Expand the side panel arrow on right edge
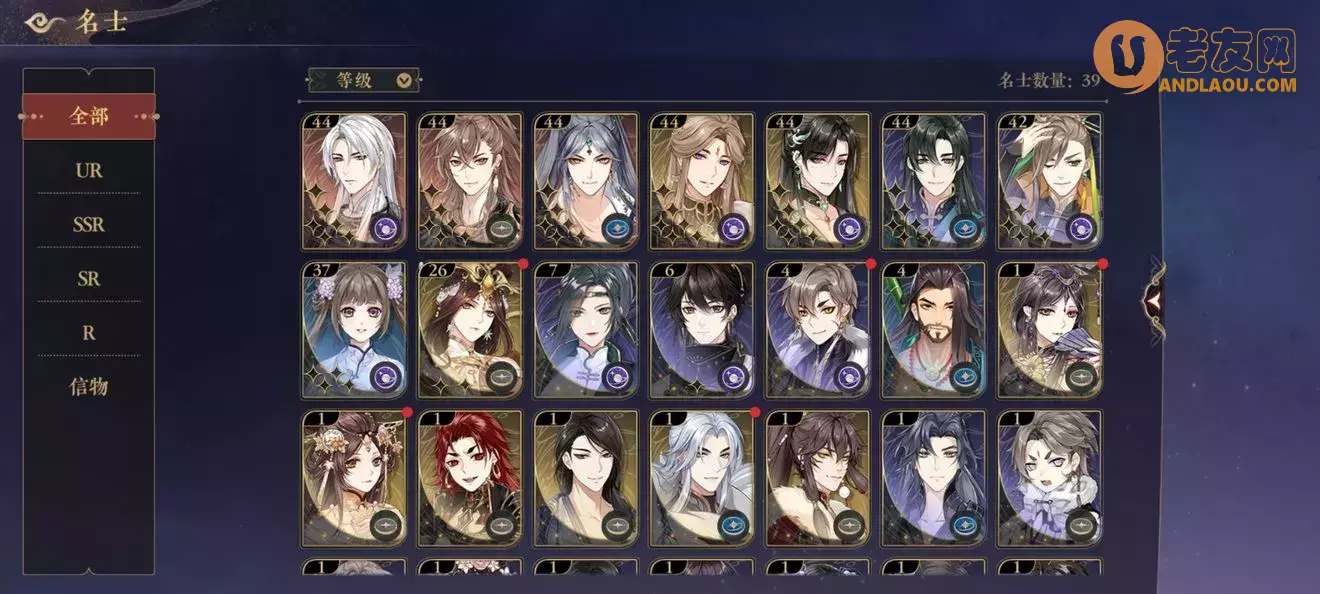This screenshot has height=594, width=1320. (x=1155, y=297)
